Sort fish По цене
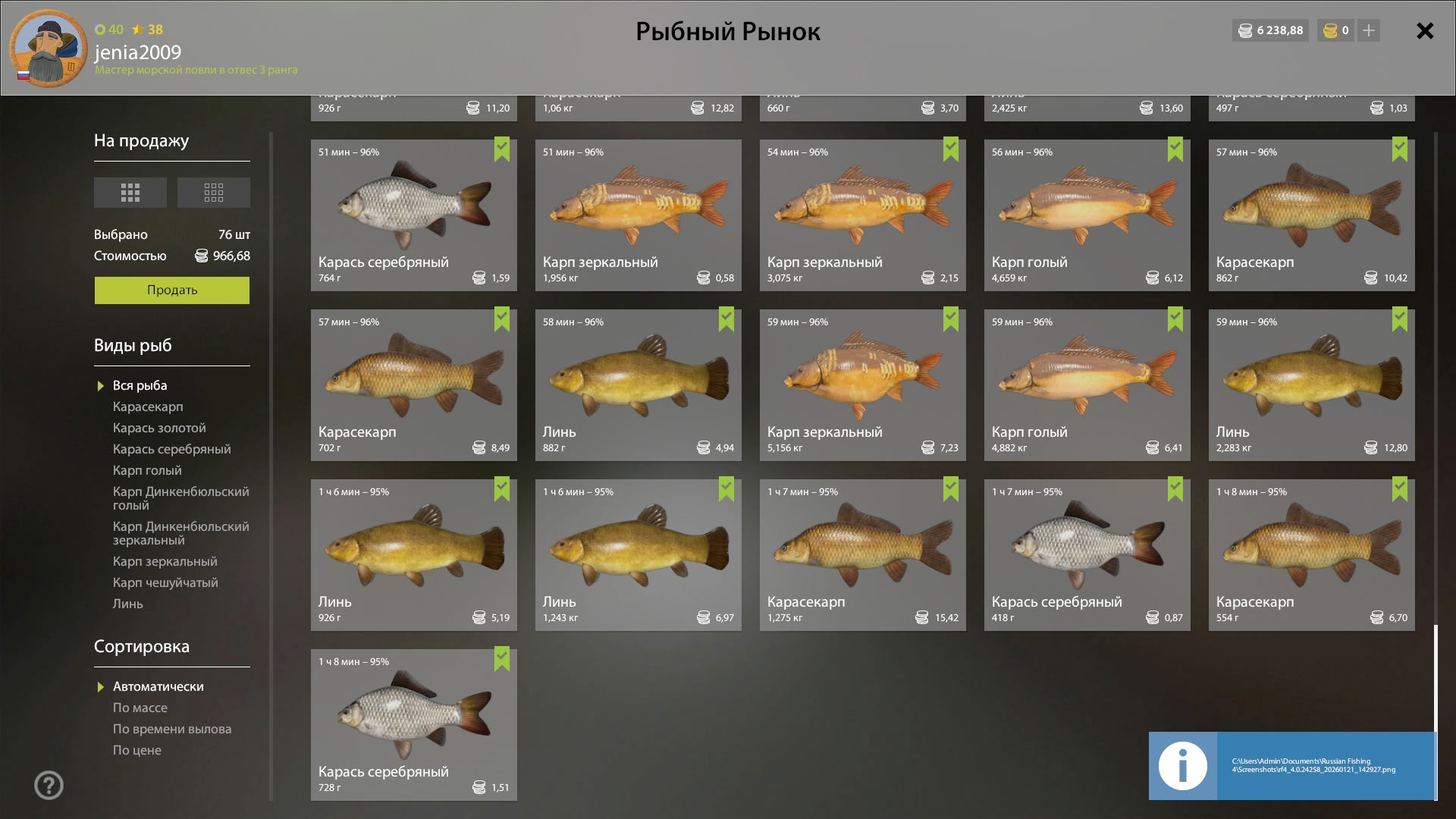Image resolution: width=1456 pixels, height=819 pixels. 137,751
